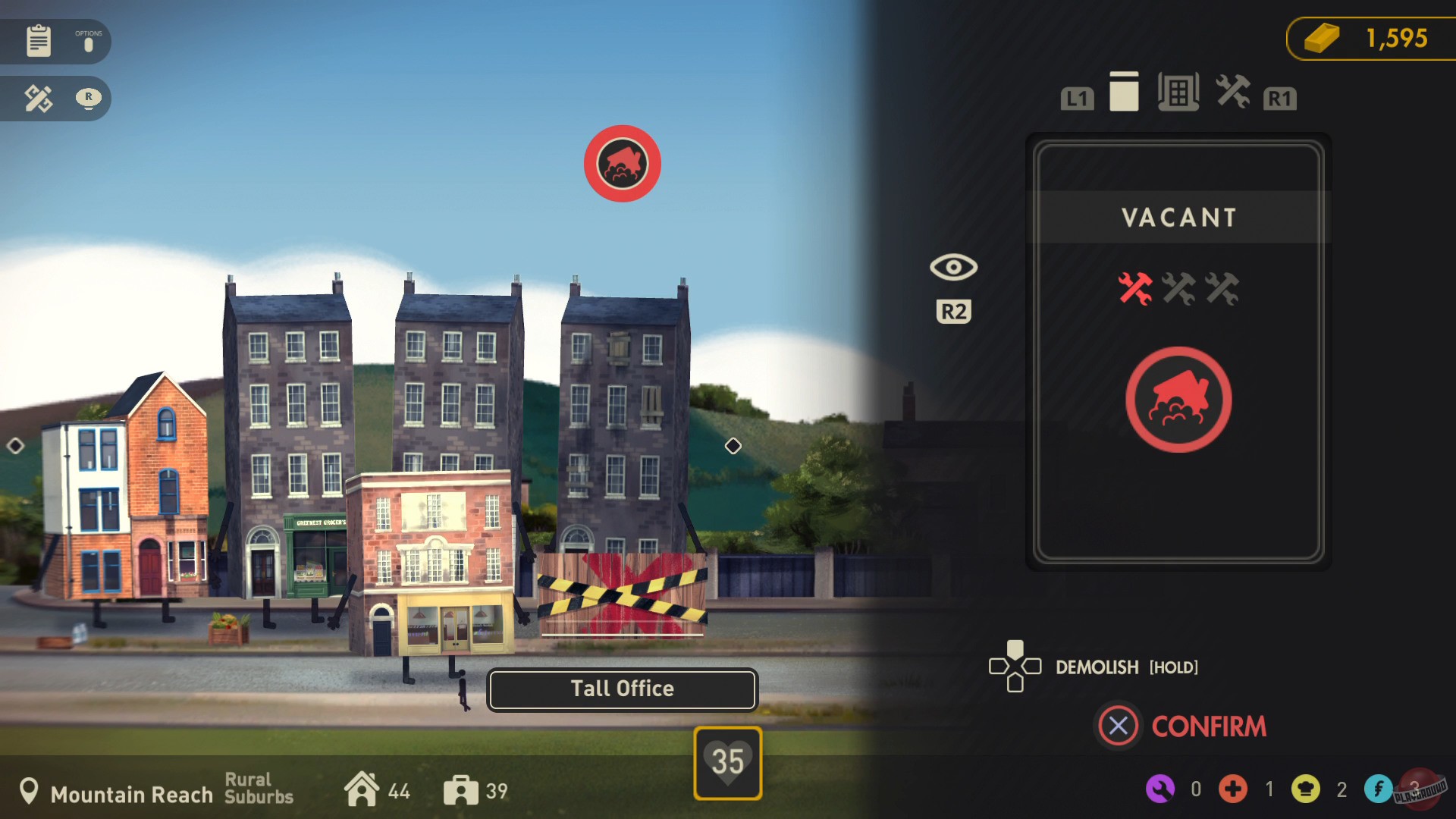Viewport: 1456px width, 819px height.
Task: Click the Tall Office name label
Action: click(621, 689)
